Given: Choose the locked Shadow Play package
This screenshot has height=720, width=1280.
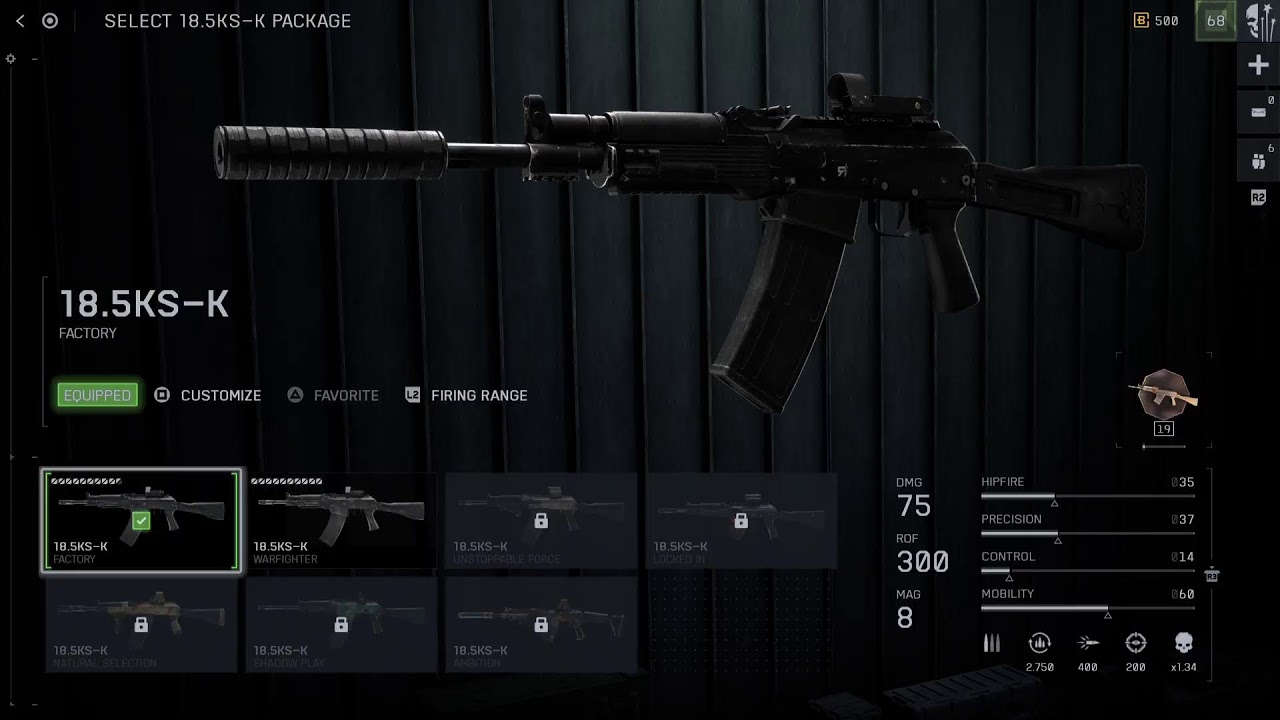Looking at the screenshot, I should 341,624.
